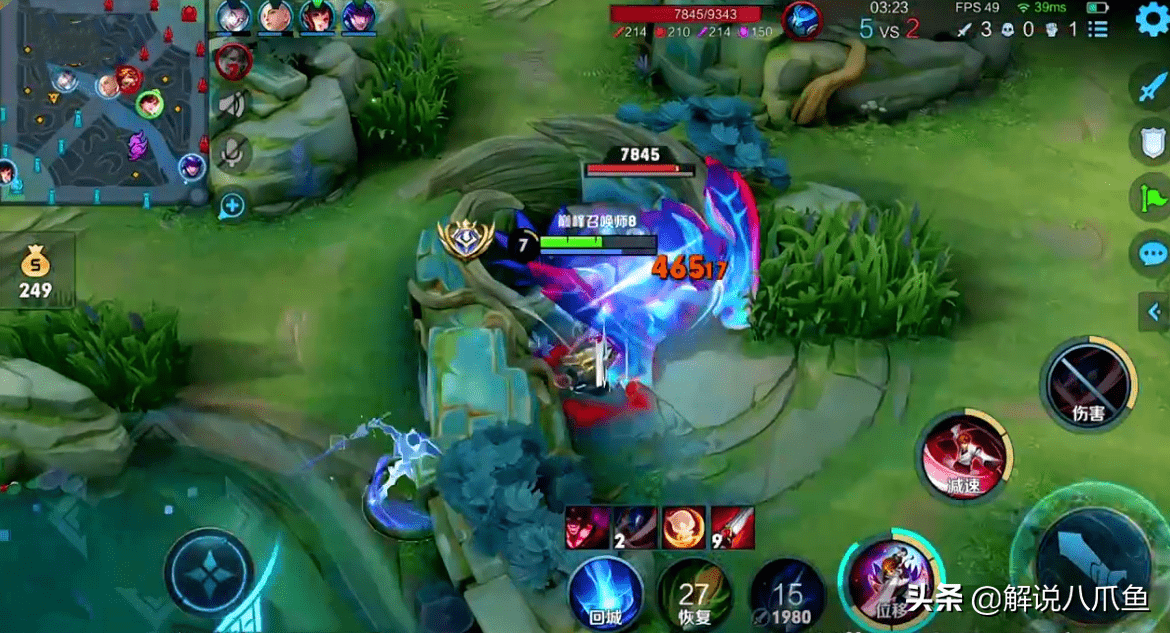
Task: Activate the 回城 recall button
Action: (x=606, y=594)
